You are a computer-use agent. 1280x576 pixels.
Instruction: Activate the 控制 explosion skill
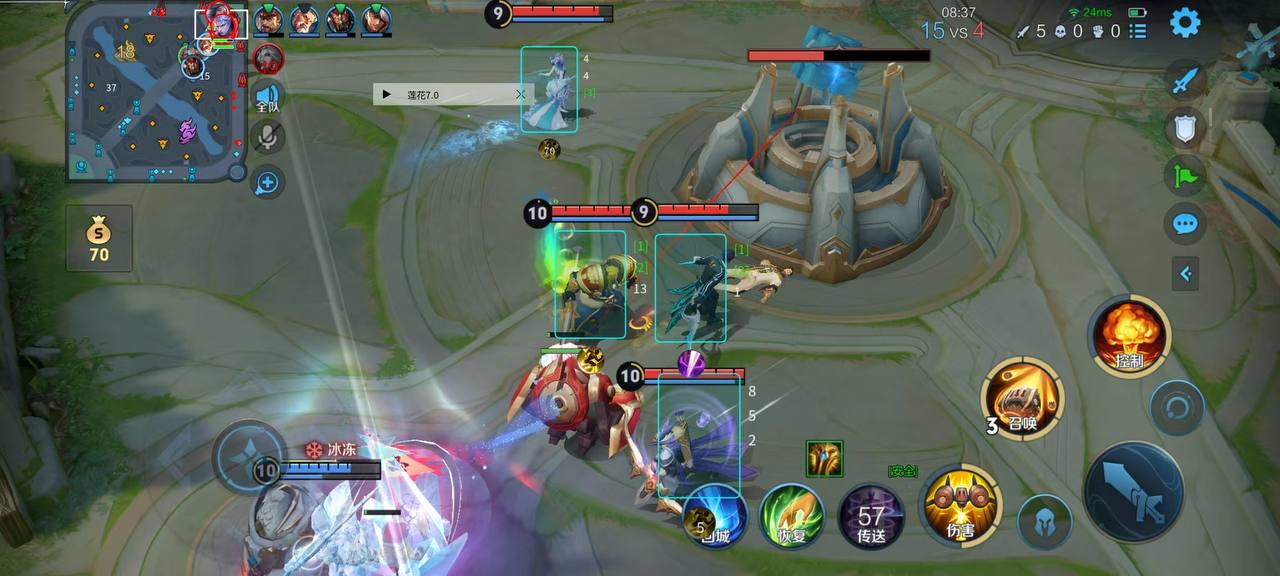click(x=1130, y=336)
